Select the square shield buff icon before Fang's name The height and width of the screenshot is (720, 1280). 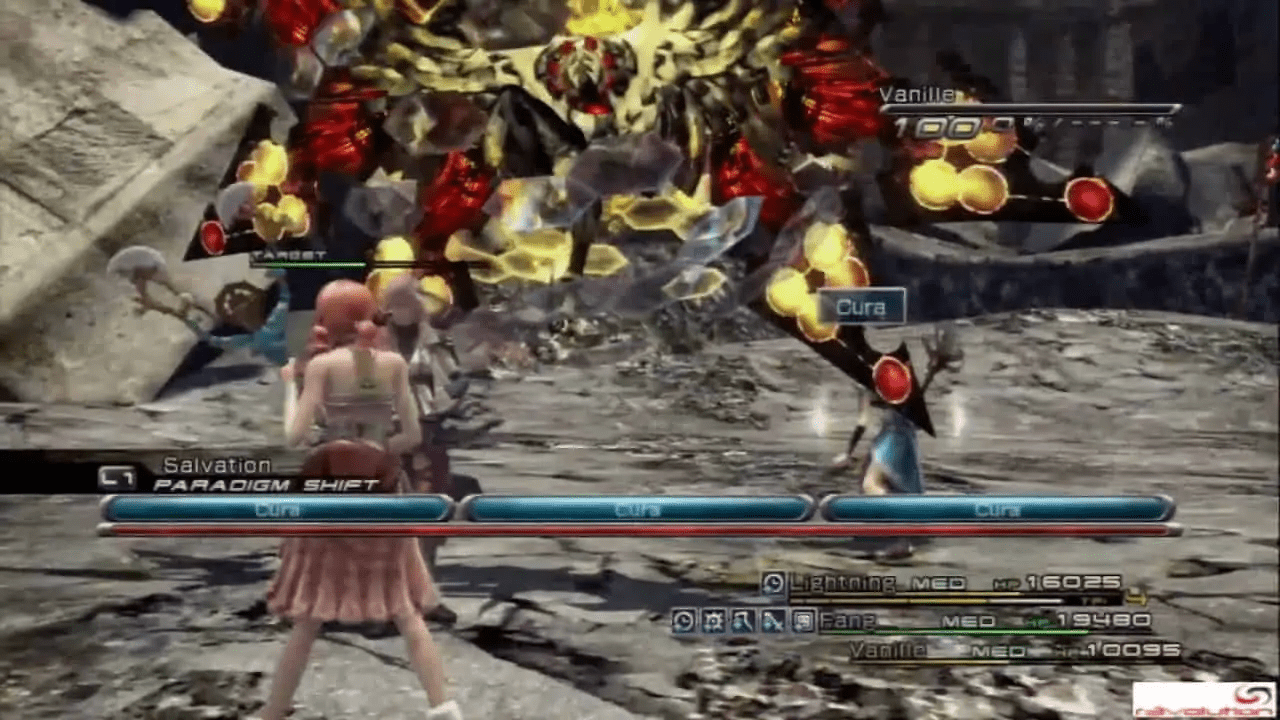coord(800,620)
